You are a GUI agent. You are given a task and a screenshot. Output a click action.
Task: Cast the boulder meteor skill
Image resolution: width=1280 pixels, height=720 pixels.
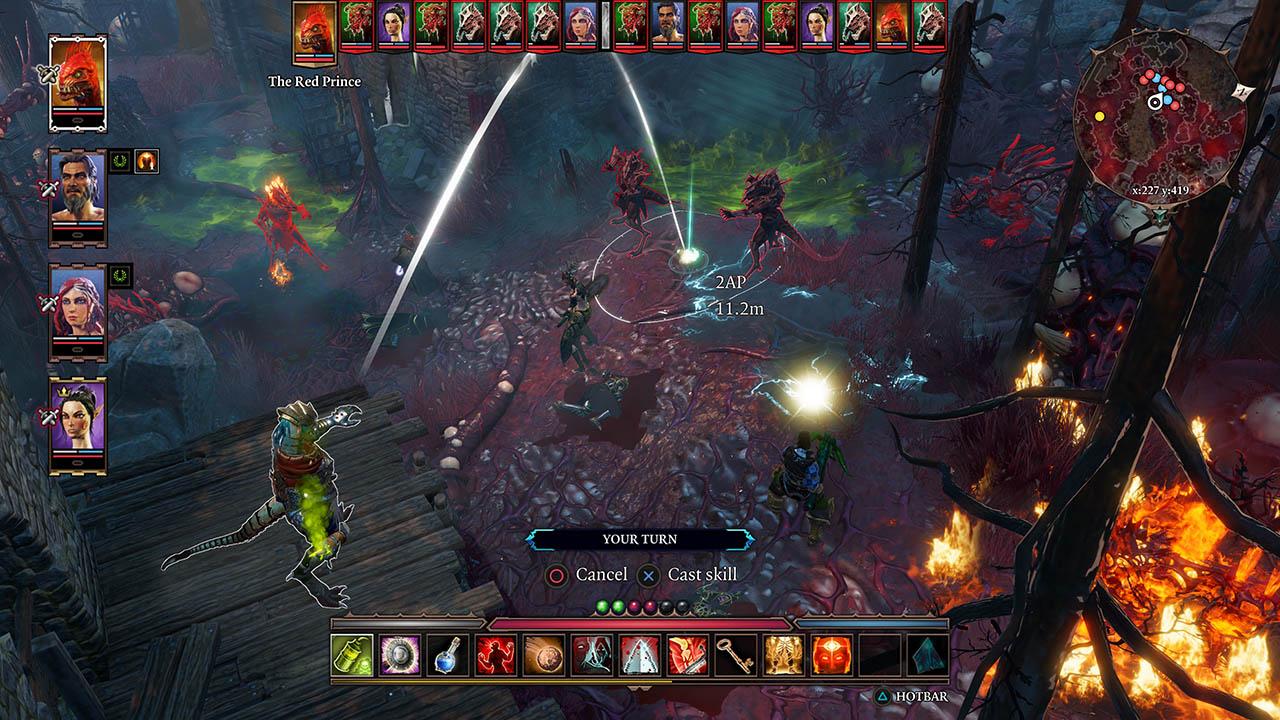pos(543,655)
